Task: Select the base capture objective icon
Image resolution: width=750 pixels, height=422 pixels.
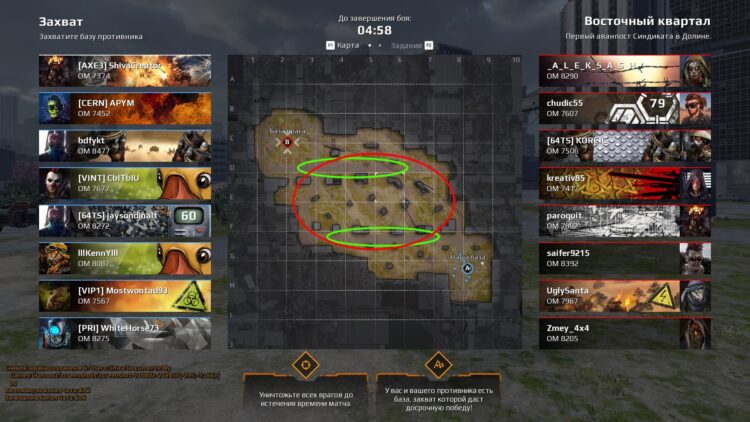Action: tap(437, 363)
